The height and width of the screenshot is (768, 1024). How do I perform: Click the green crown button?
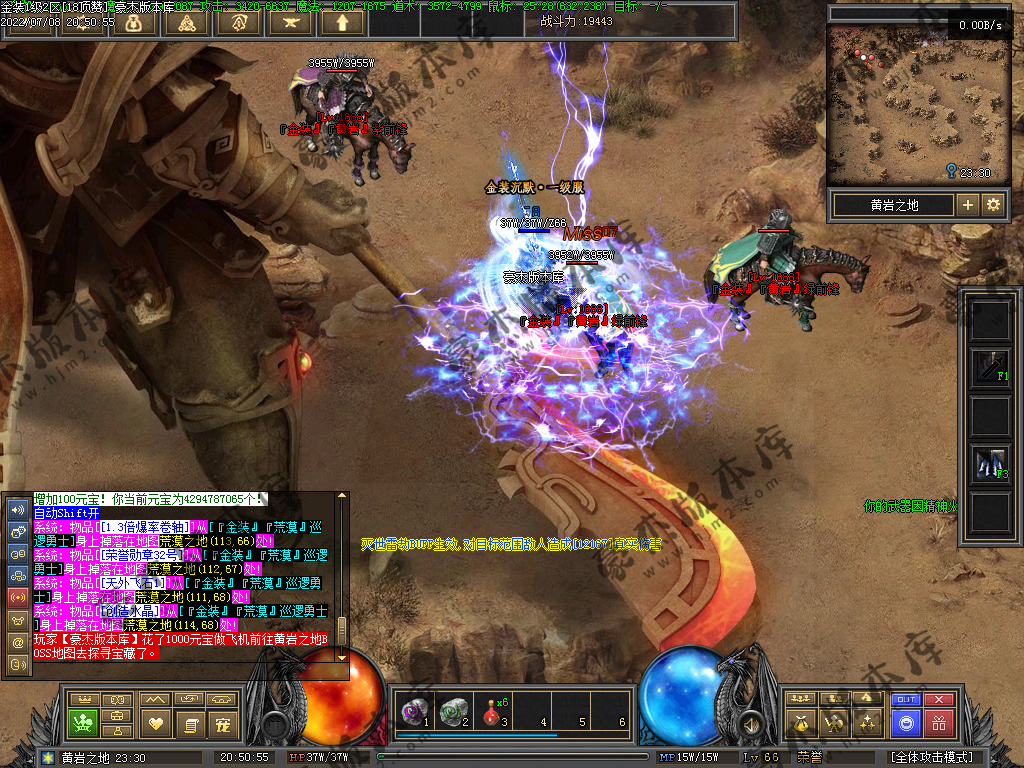pos(81,722)
